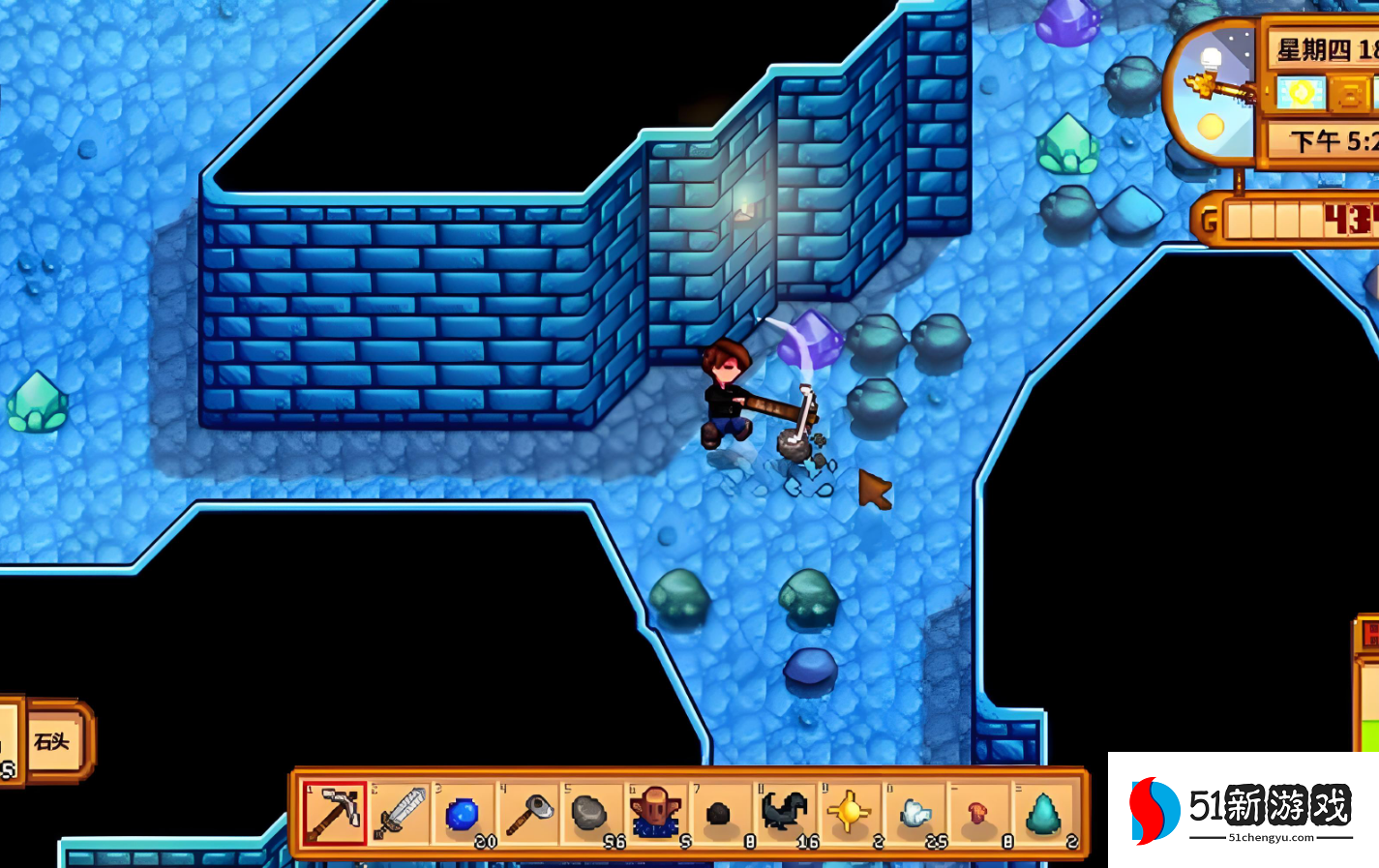1379x868 pixels.
Task: Choose the teal crystal slot
Action: pos(1043,814)
